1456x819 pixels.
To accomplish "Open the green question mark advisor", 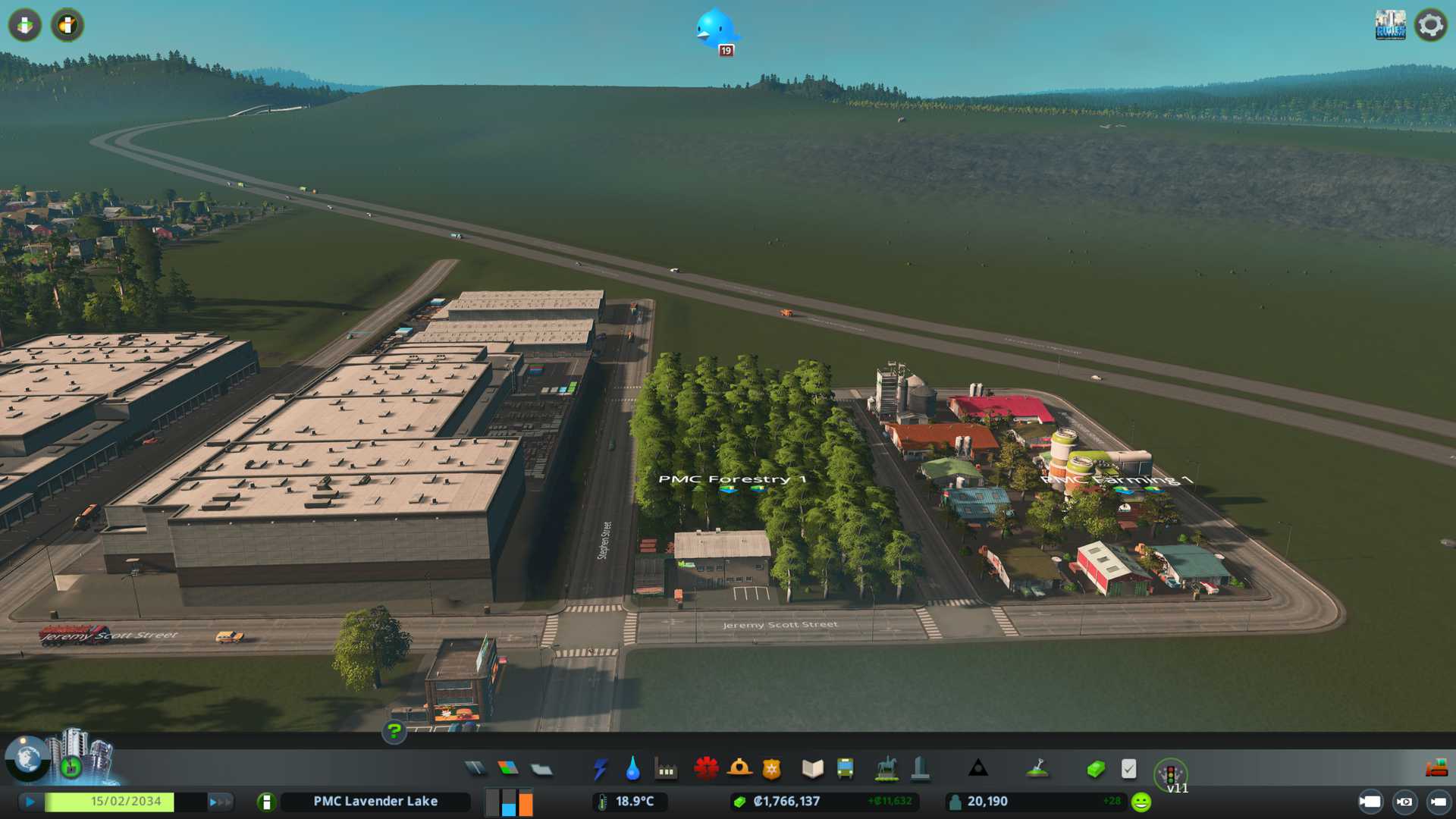I will tap(394, 731).
